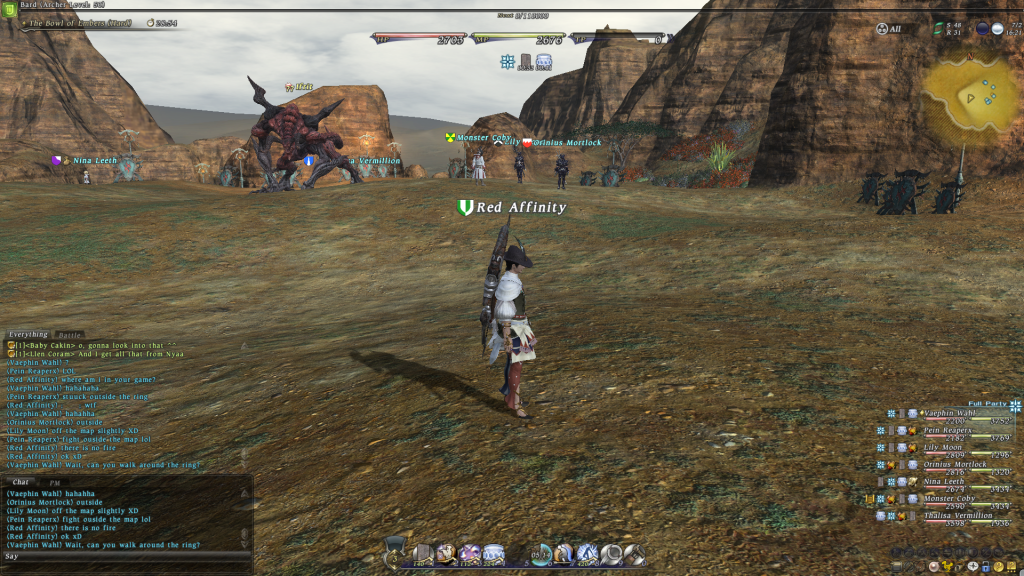This screenshot has width=1024, height=576.
Task: Target Orinius Mortlock in the party list
Action: [955, 465]
